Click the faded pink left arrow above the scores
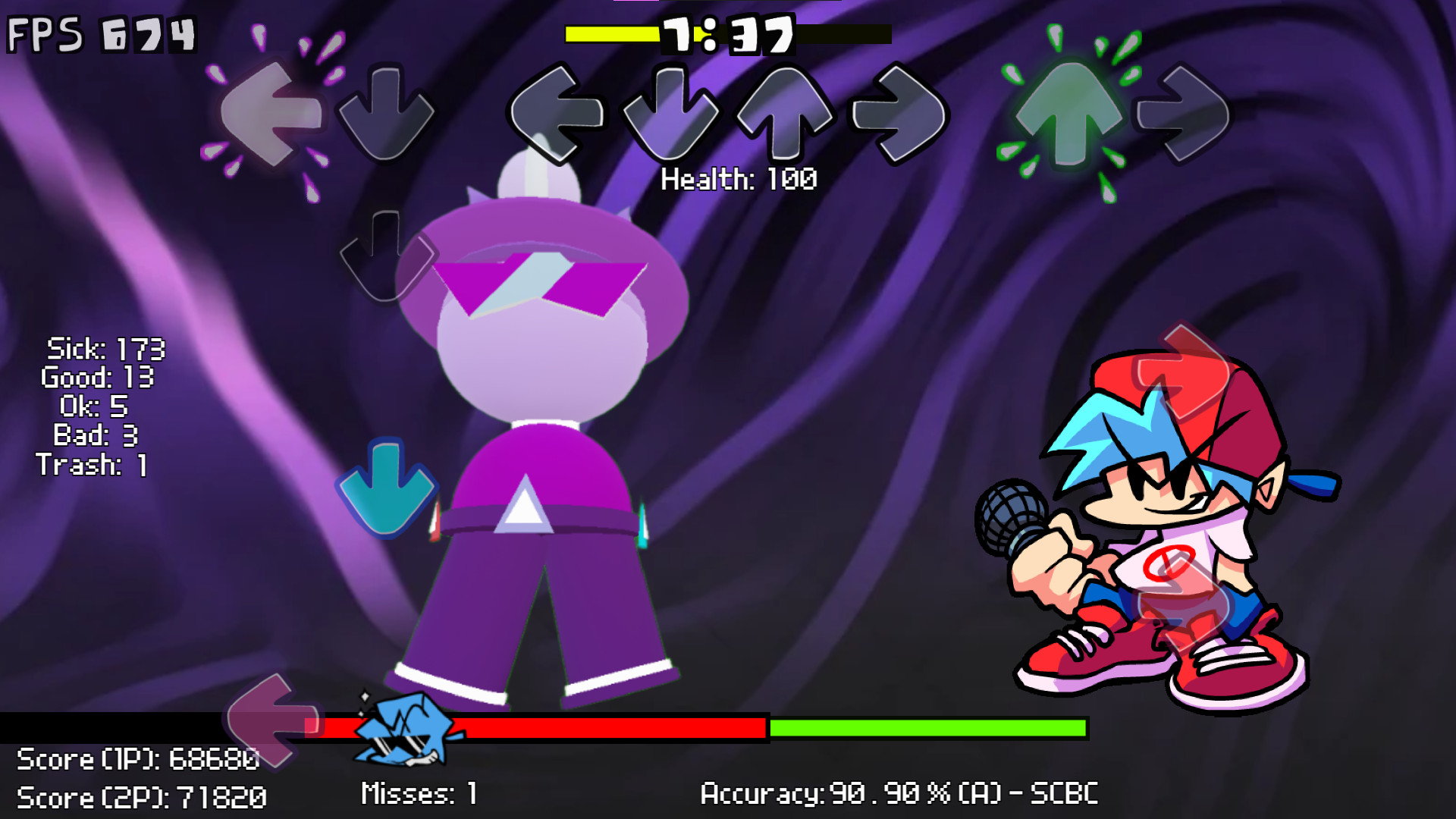Image resolution: width=1456 pixels, height=819 pixels. (x=265, y=724)
